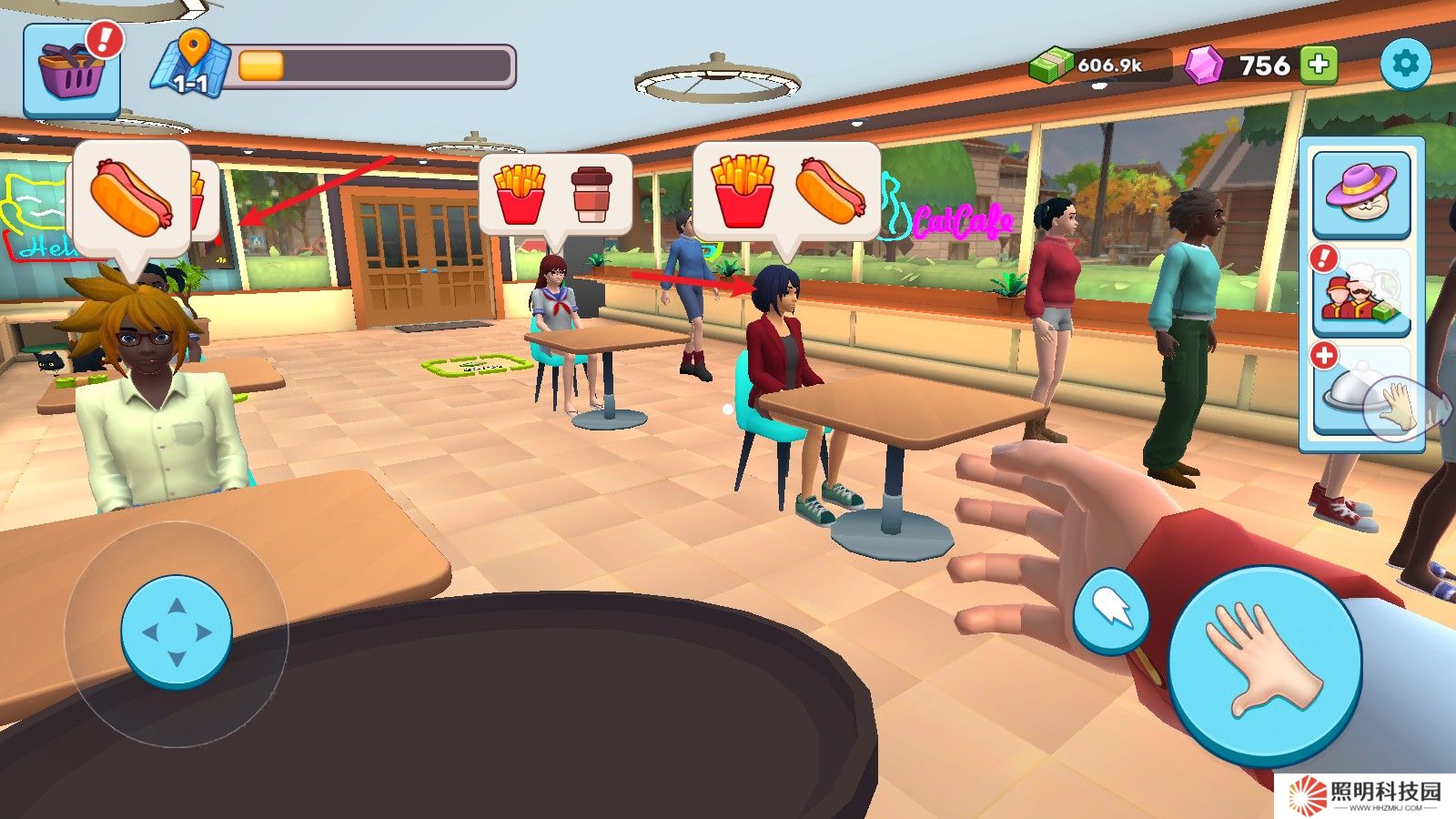Open the level 1-1 map
Screen dimensions: 1456x819
pos(189,64)
